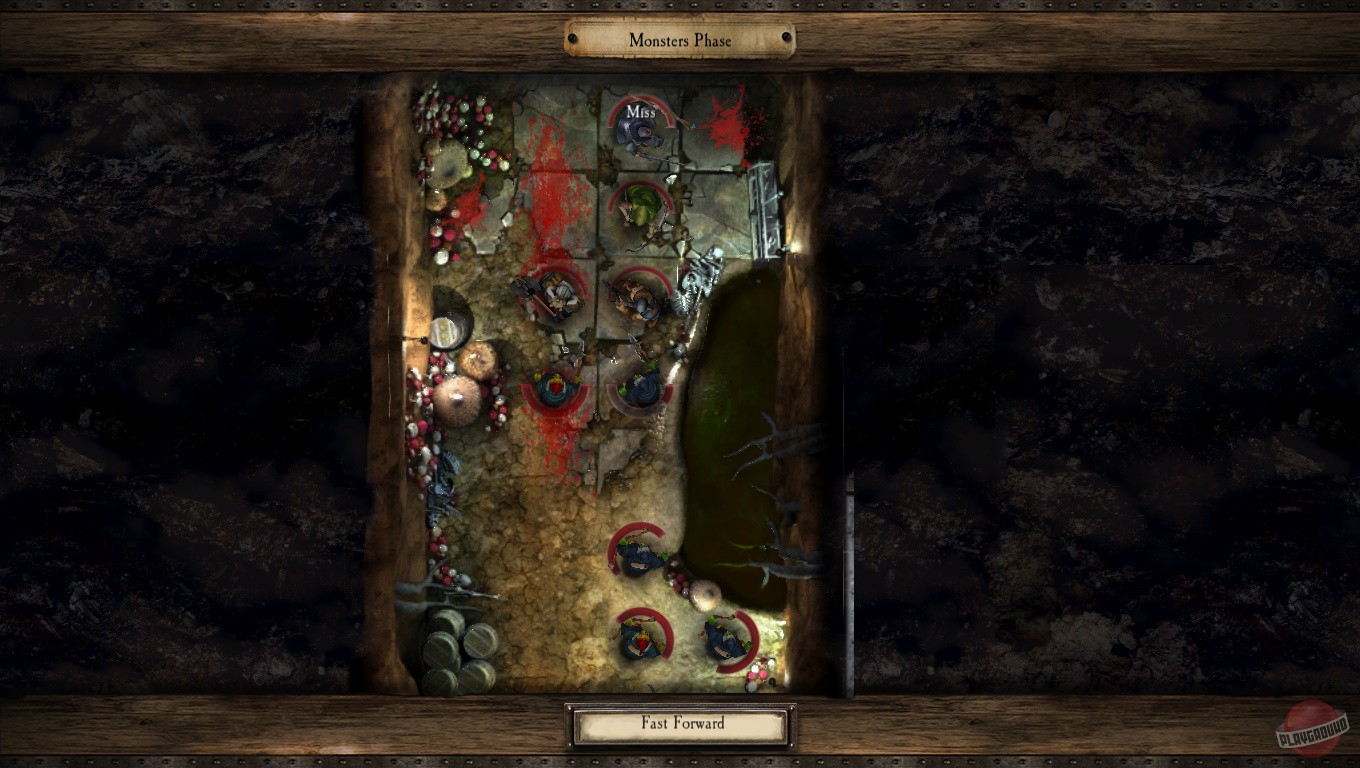Select the green troll monster on the tiles
This screenshot has height=768, width=1360.
pos(640,210)
